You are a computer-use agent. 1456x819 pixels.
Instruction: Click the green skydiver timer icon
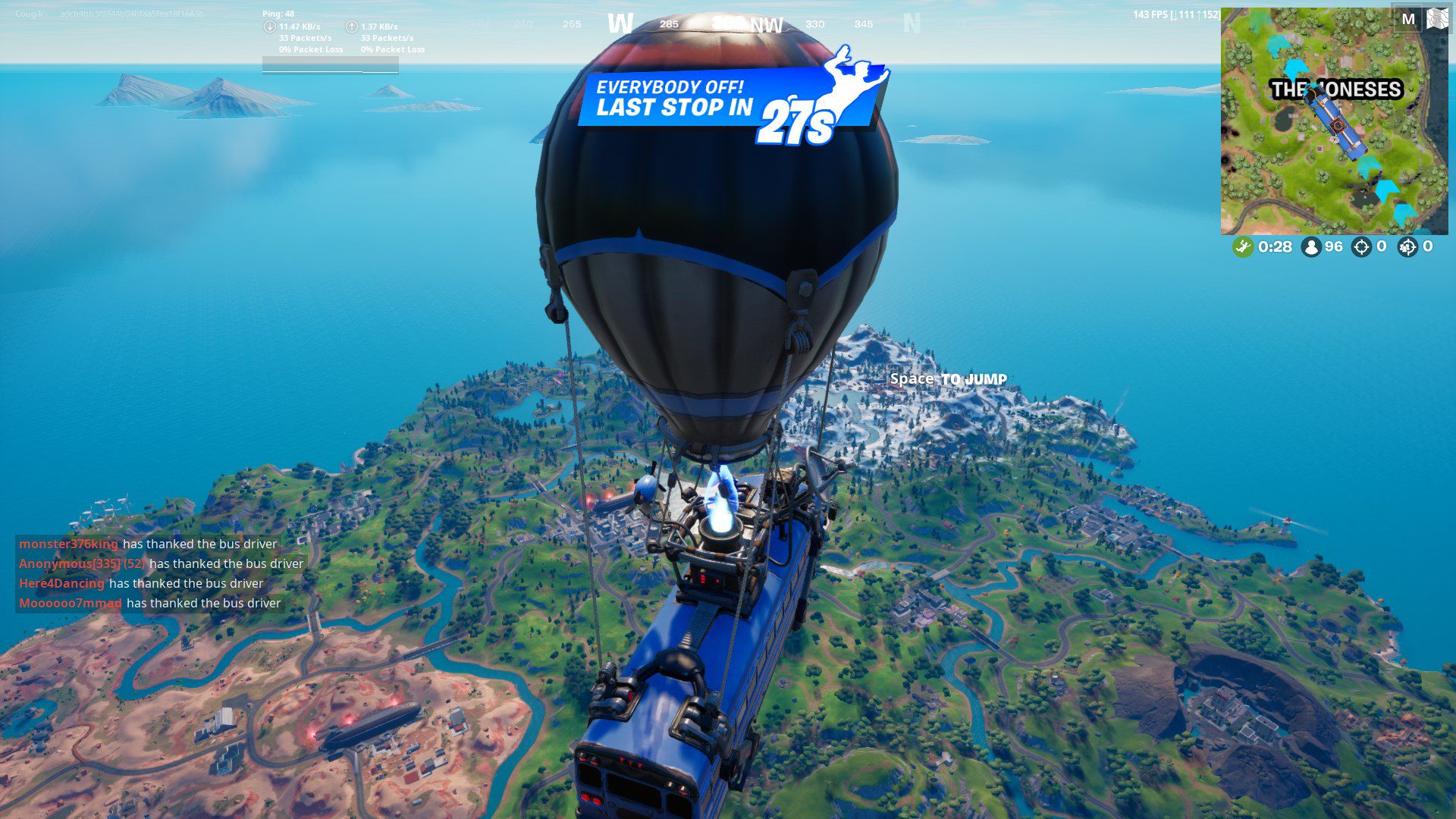(1244, 246)
